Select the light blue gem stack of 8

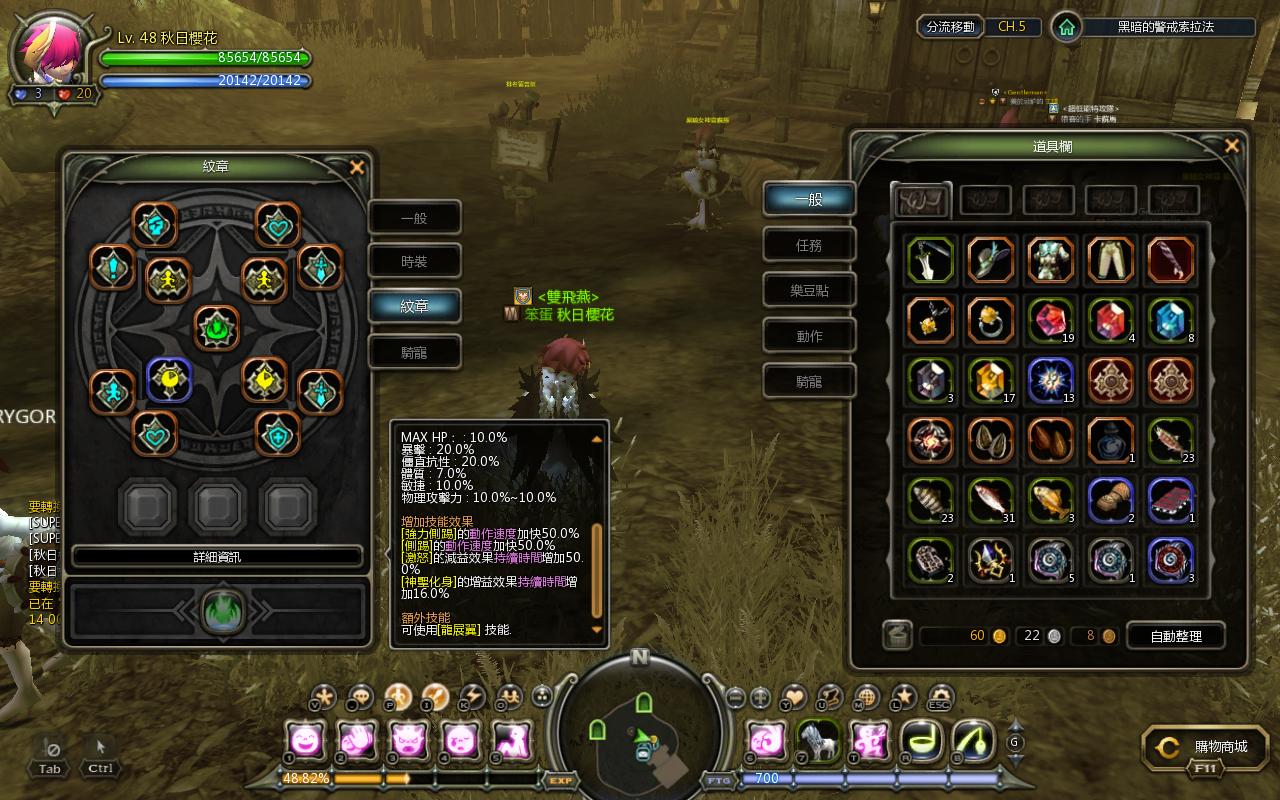[1170, 320]
